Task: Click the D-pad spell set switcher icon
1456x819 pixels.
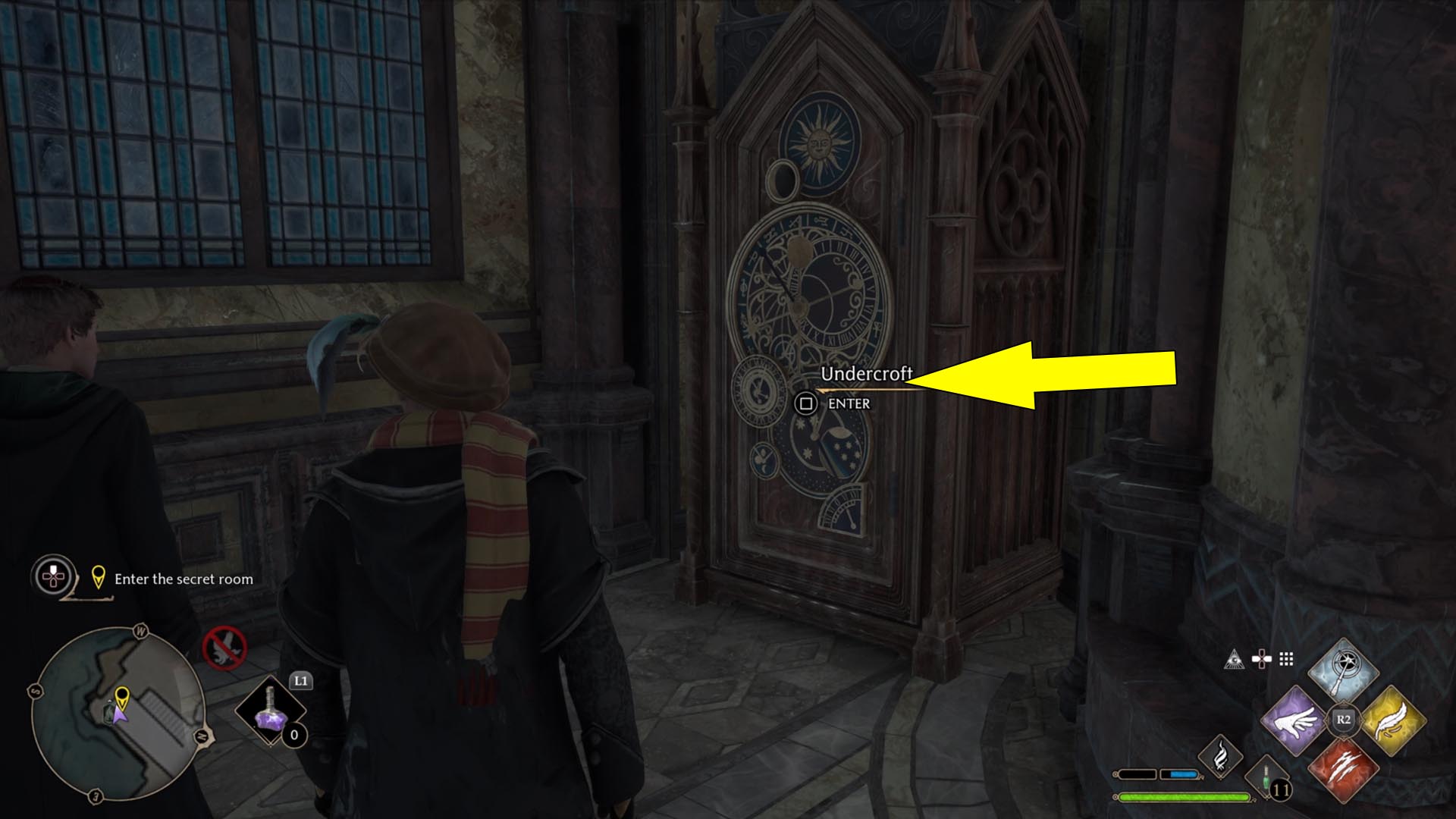Action: tap(1262, 658)
